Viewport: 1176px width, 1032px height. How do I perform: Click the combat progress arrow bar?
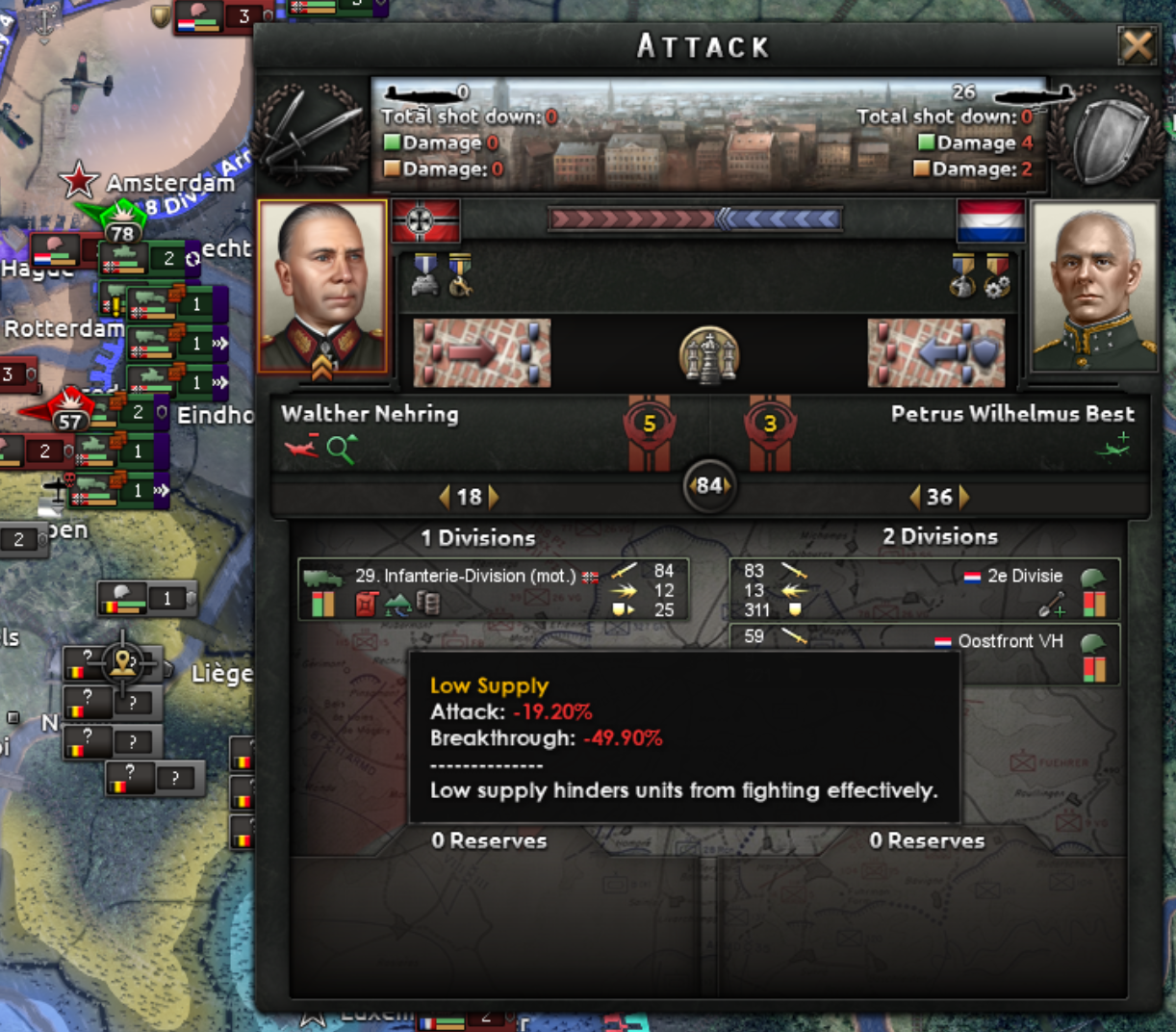(695, 219)
